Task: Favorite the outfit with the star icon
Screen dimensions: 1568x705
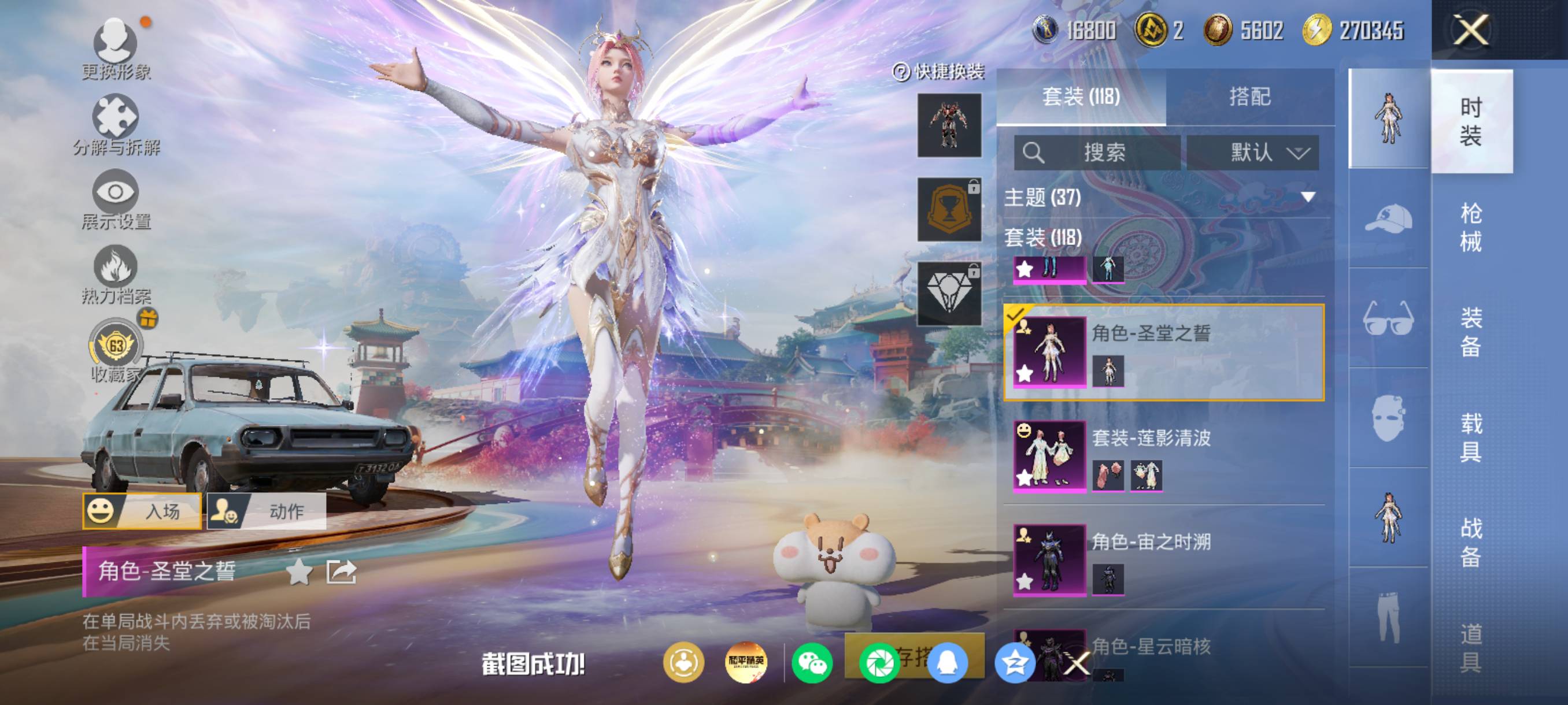Action: coord(299,572)
